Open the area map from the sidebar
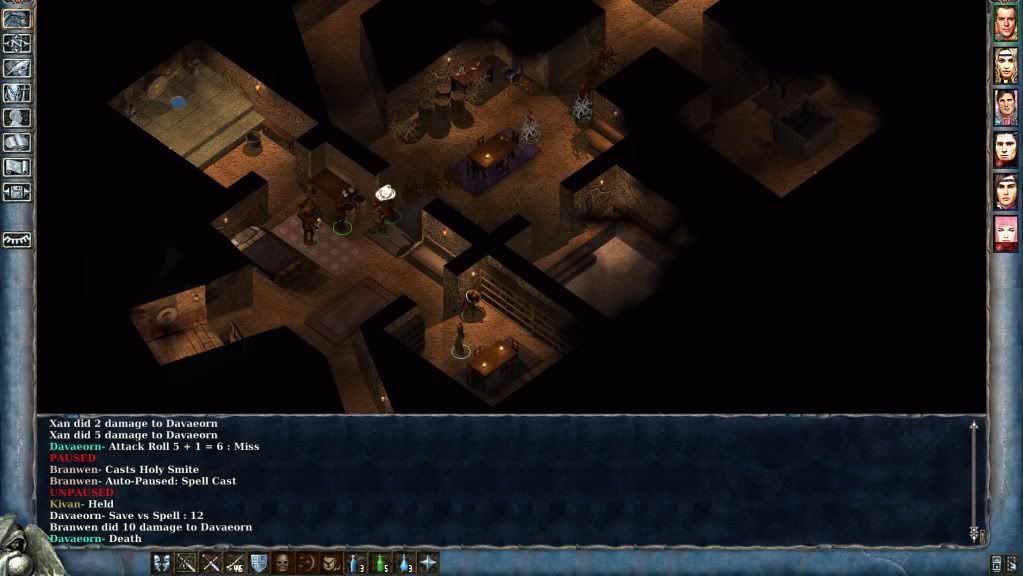 pos(17,43)
